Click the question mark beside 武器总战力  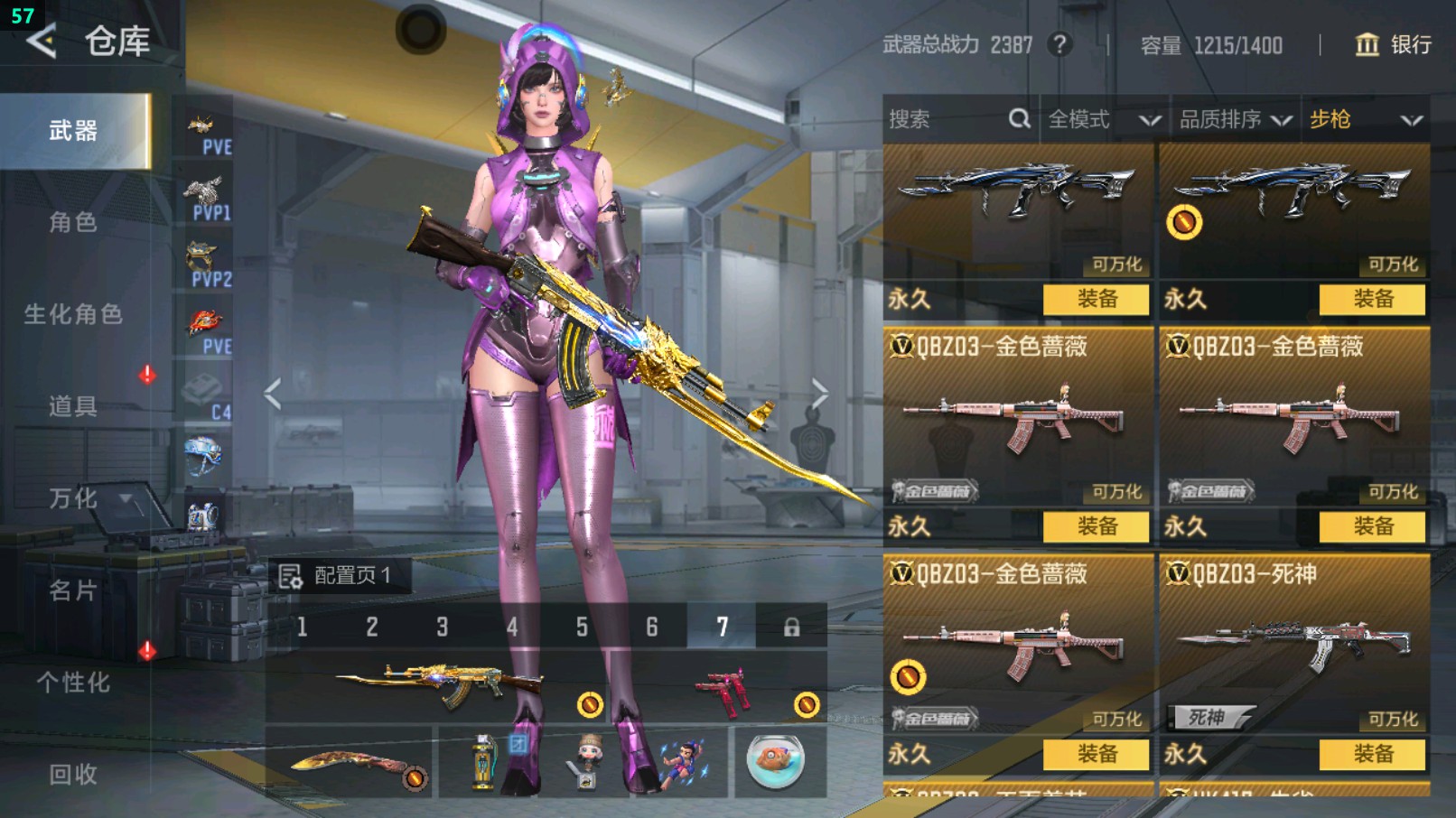pyautogui.click(x=1059, y=44)
